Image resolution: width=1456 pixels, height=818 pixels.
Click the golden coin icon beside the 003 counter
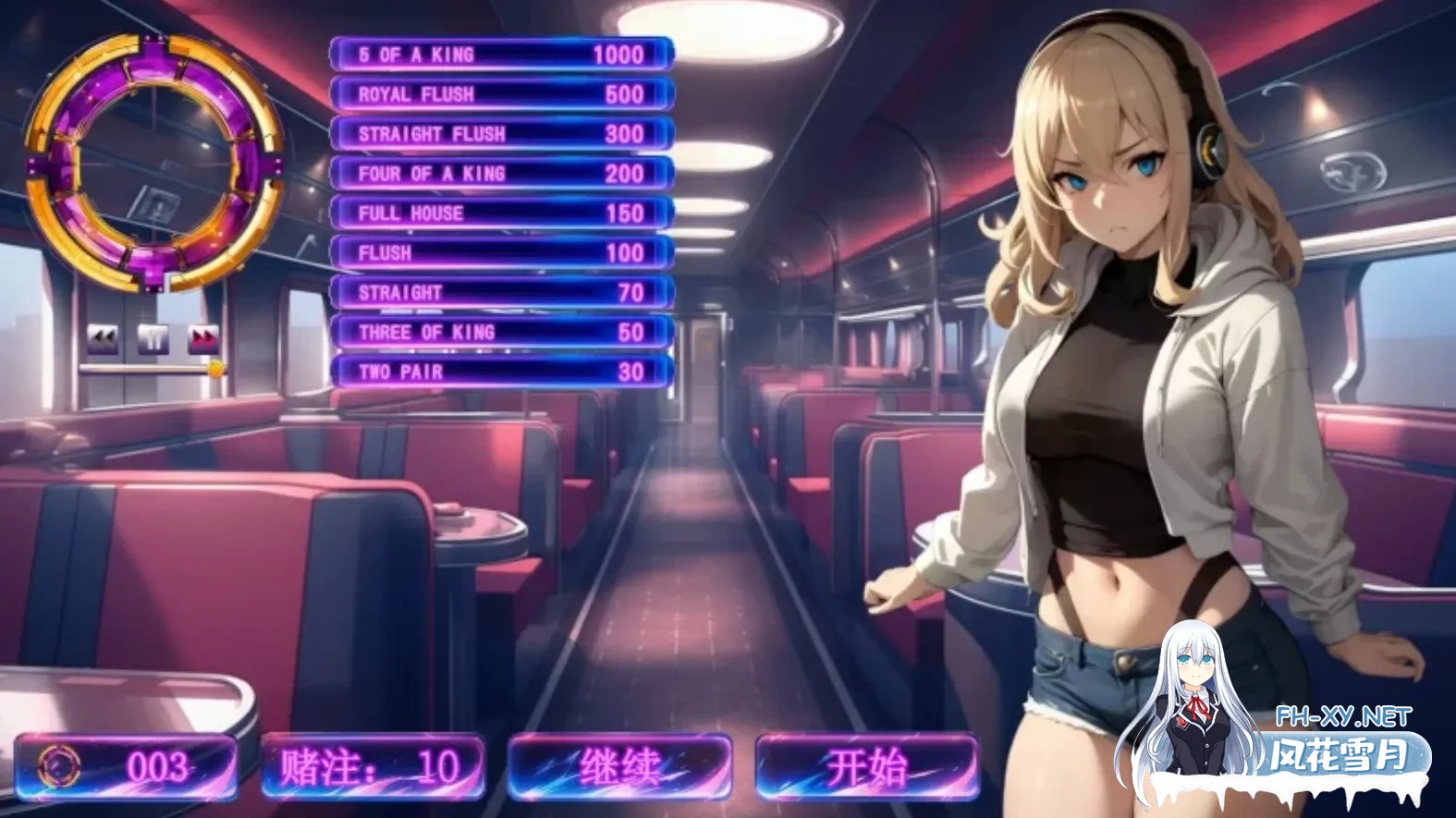57,767
